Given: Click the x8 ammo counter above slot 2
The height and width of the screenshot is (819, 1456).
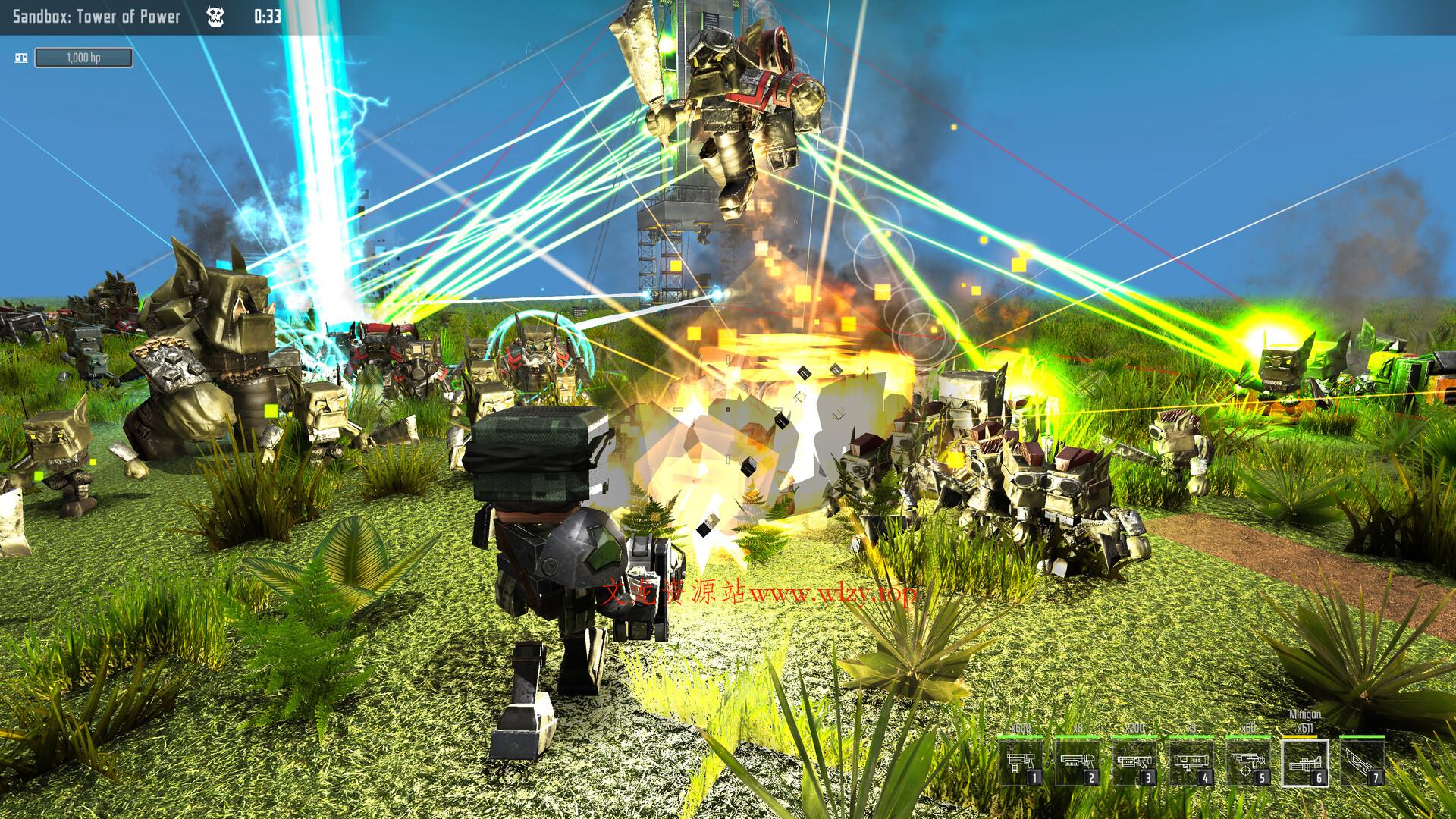Looking at the screenshot, I should (x=1077, y=728).
